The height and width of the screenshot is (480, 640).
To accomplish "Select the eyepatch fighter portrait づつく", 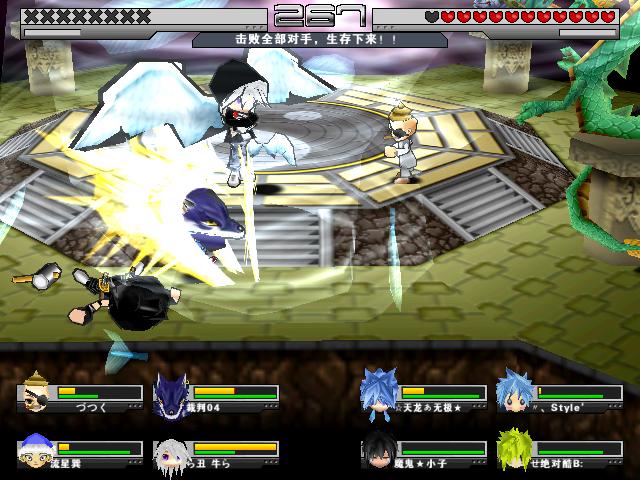I will 37,393.
